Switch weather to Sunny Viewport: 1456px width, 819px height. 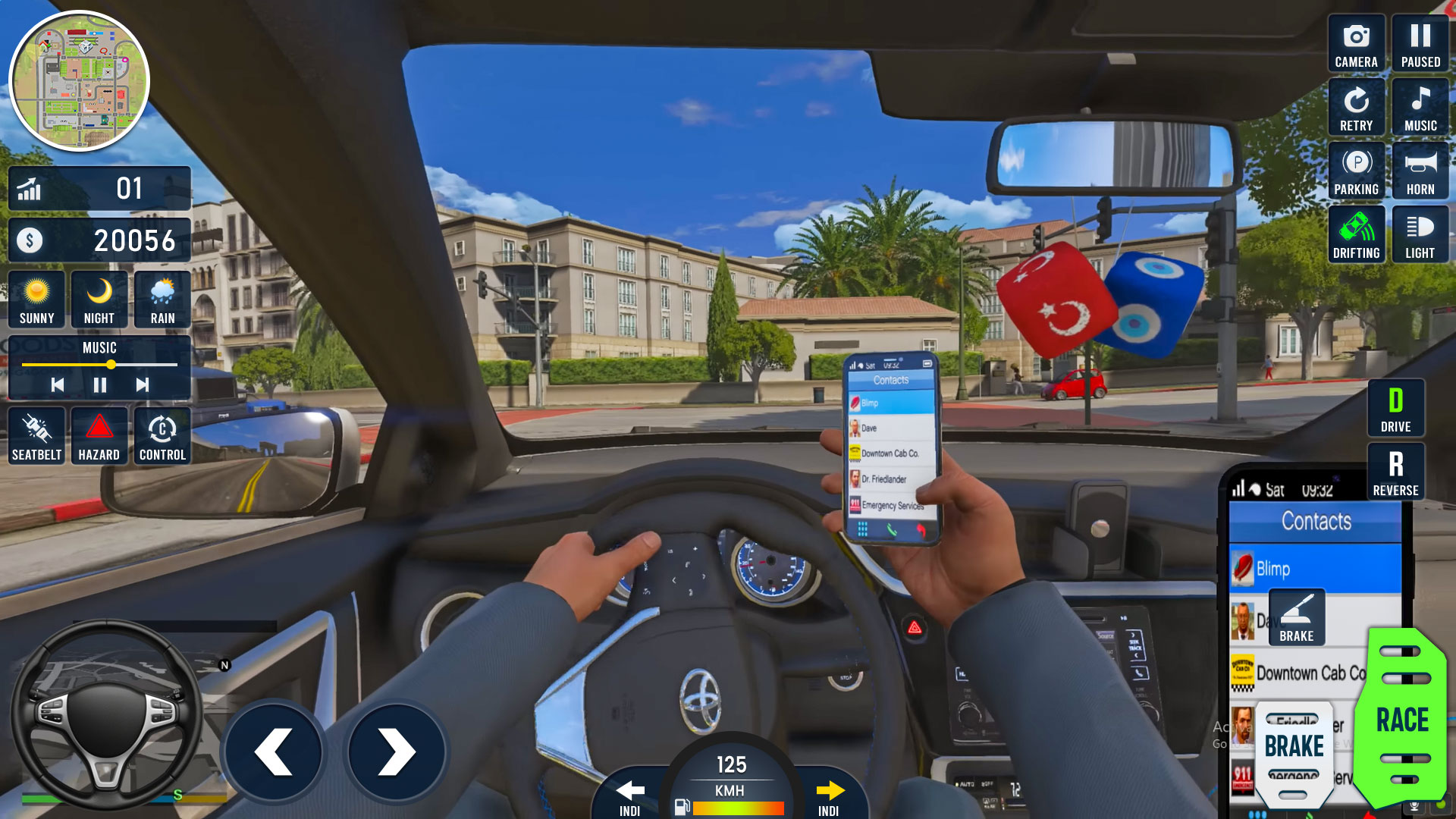click(36, 299)
